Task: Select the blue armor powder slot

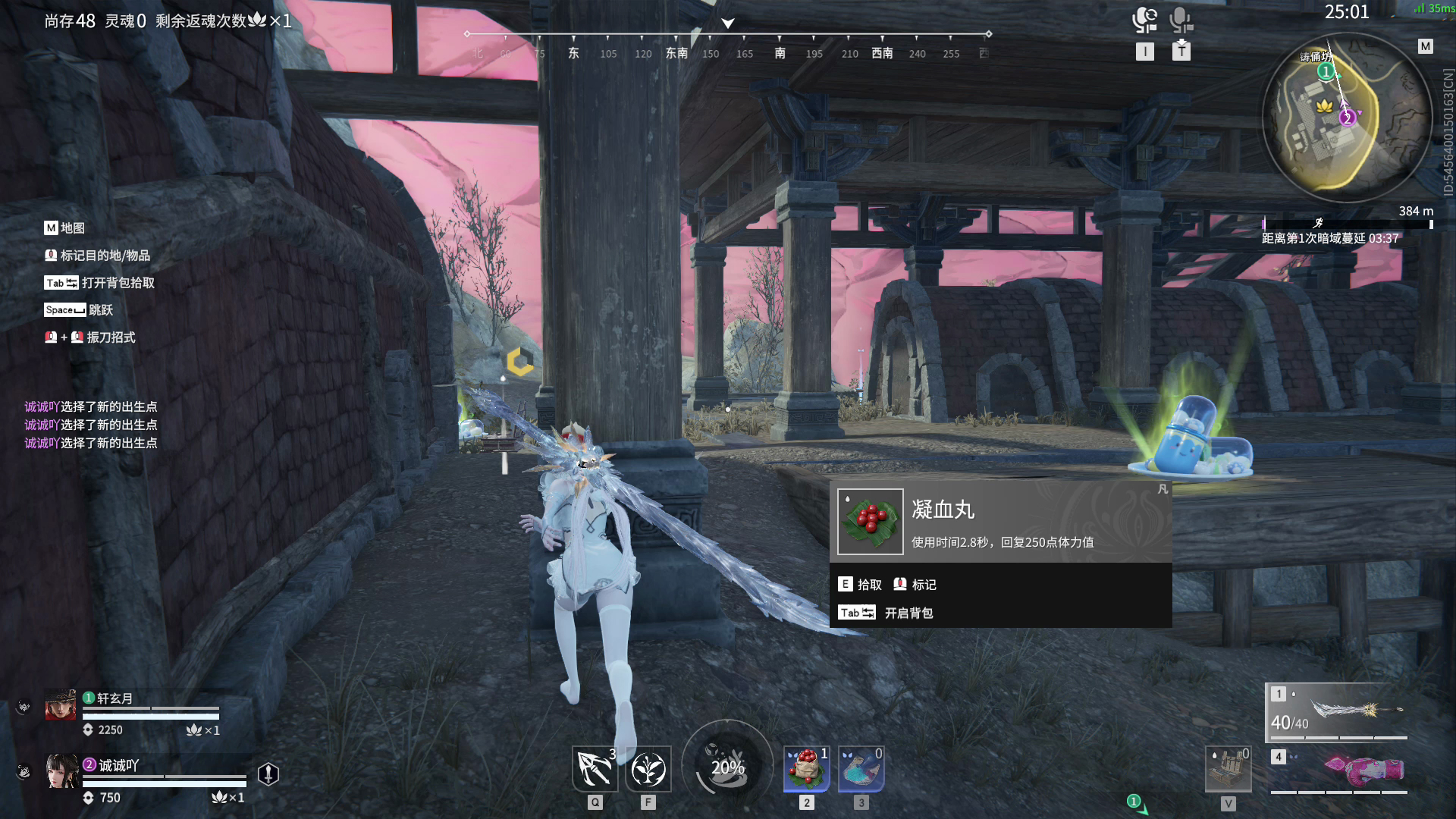Action: point(861,768)
